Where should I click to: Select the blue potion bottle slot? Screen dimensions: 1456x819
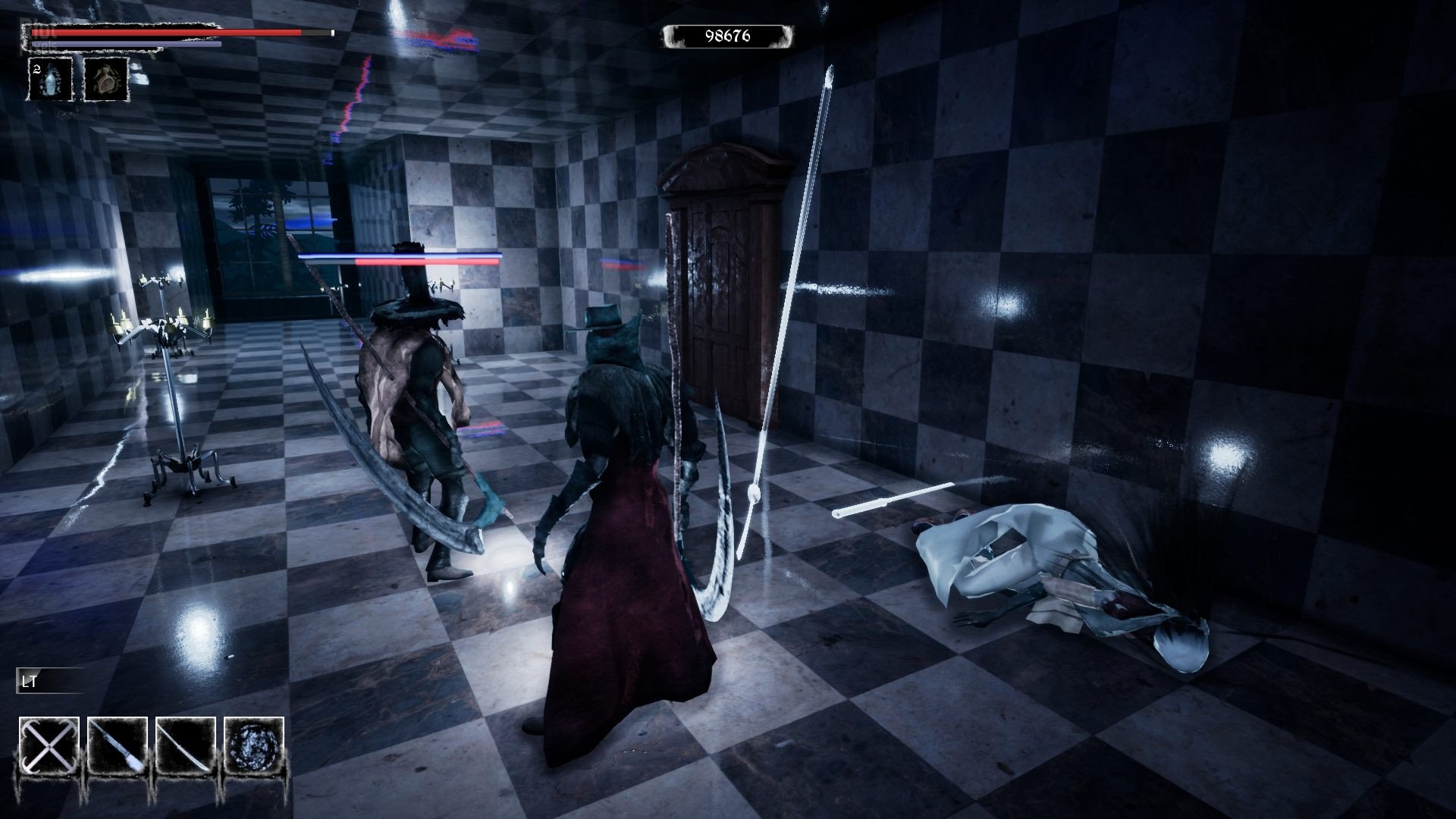[52, 79]
